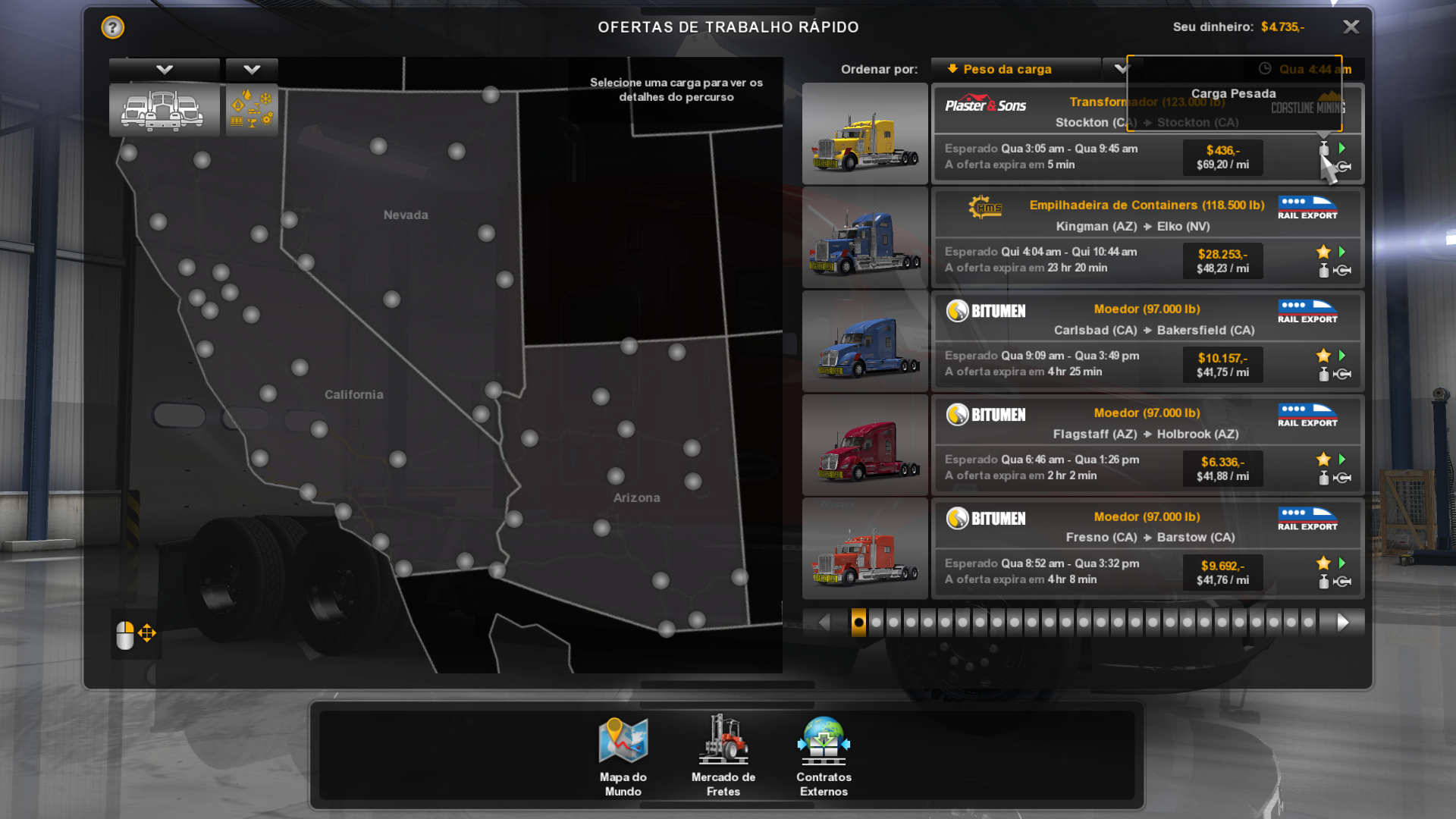Viewport: 1456px width, 819px height.
Task: Select the red truck thumbnail
Action: pos(865,445)
